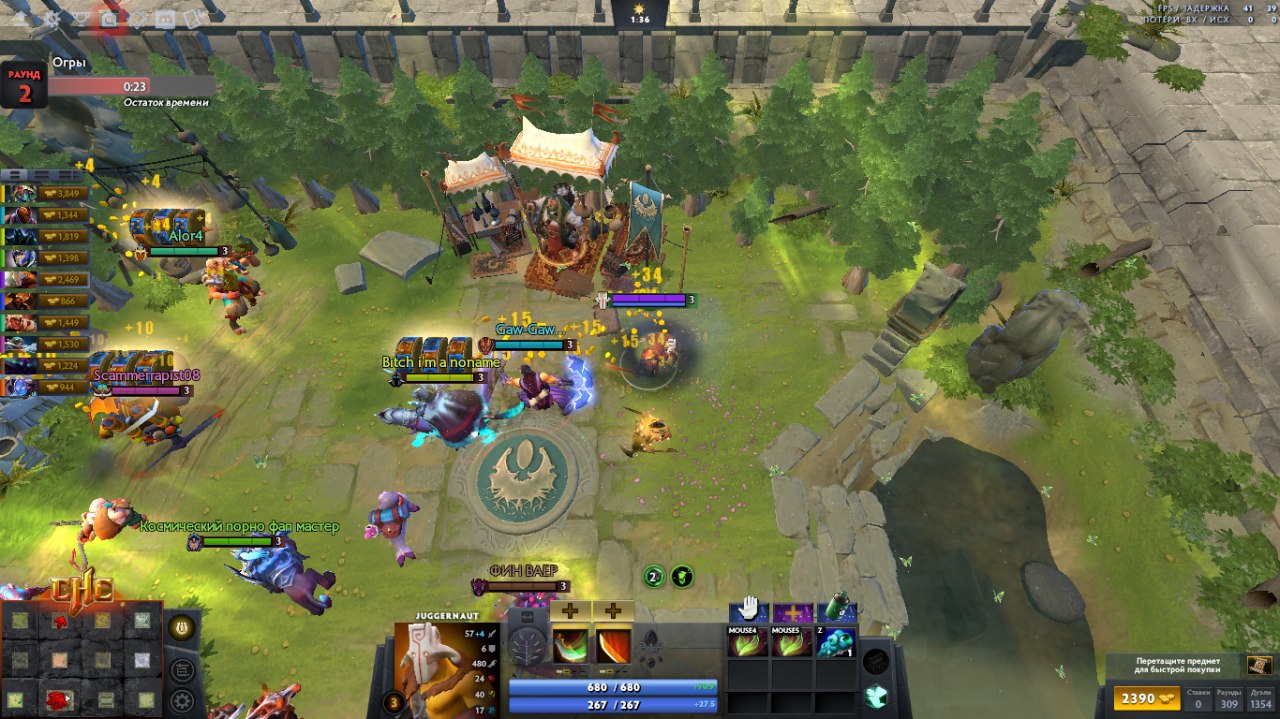Image resolution: width=1280 pixels, height=719 pixels.
Task: Open the talent tree icon
Action: tap(527, 648)
